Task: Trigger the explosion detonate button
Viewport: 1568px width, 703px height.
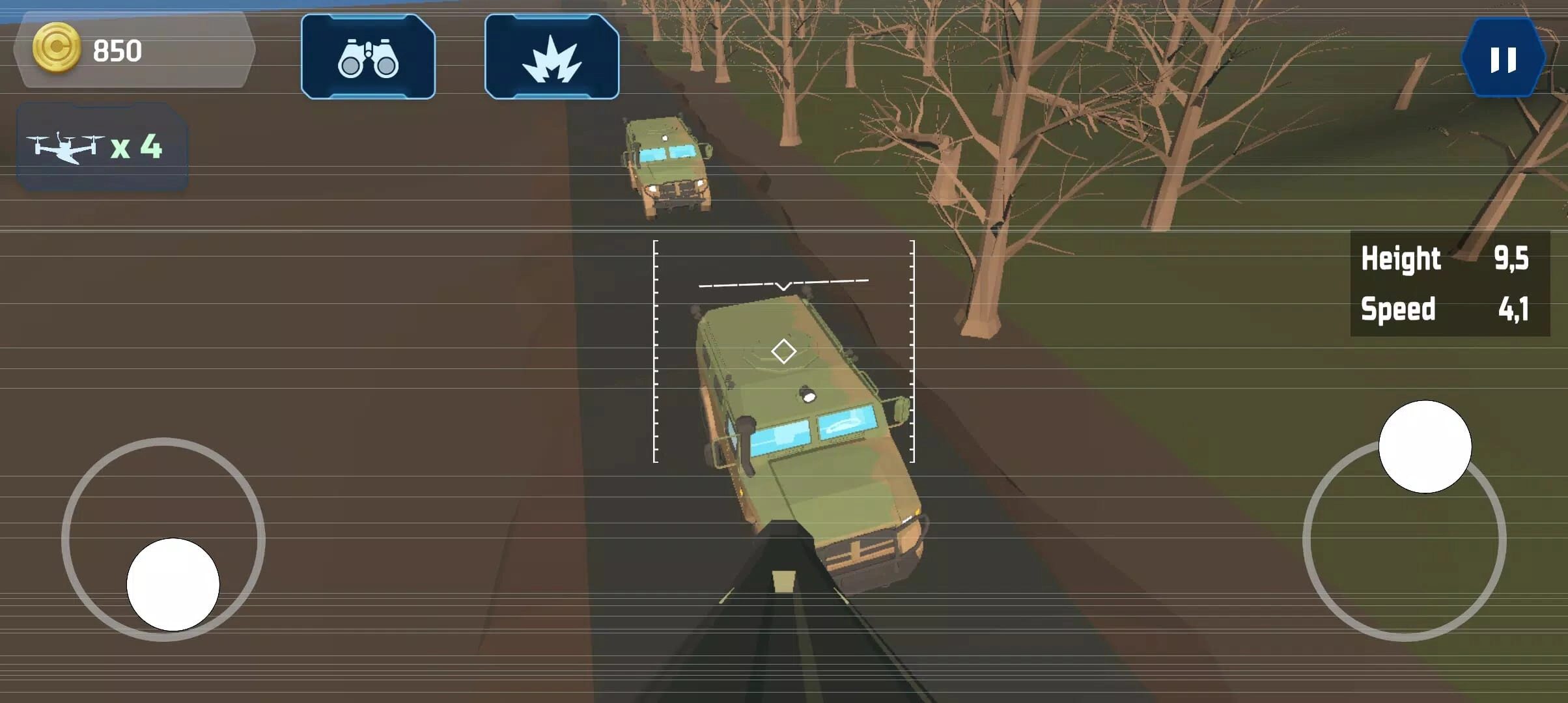Action: (x=552, y=57)
